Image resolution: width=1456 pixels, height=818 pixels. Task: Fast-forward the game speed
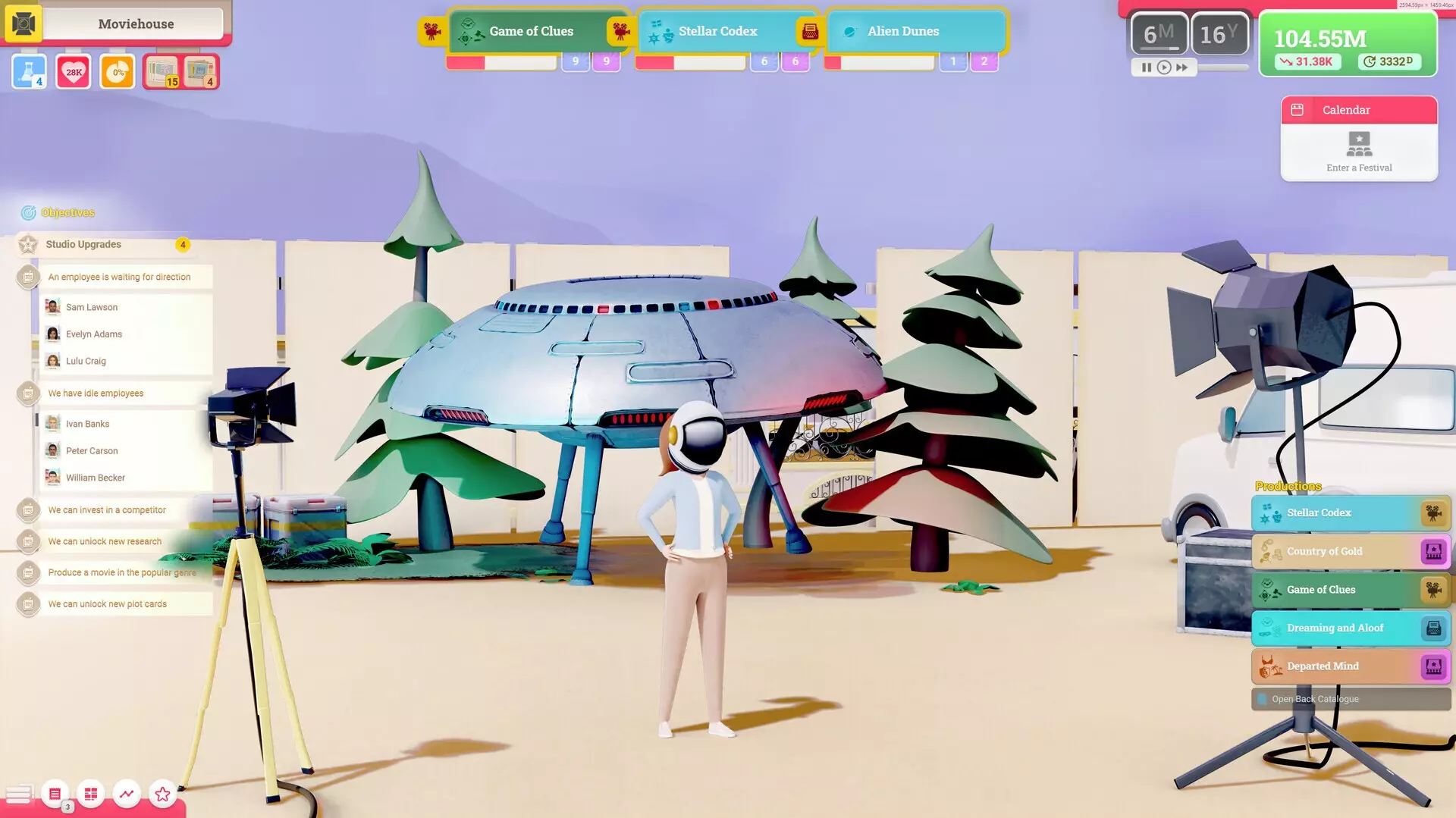coord(1181,67)
